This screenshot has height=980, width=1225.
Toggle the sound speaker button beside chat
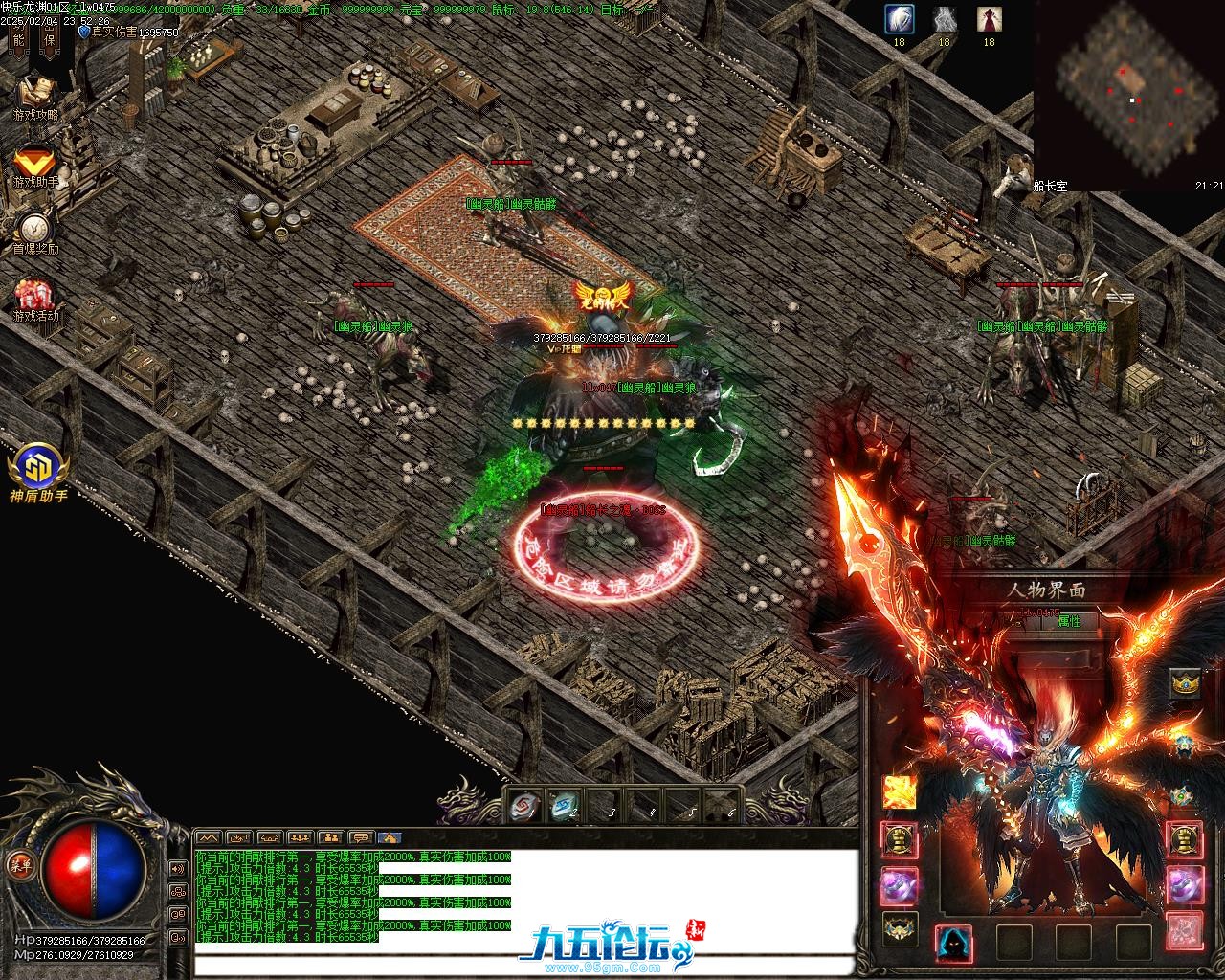177,868
